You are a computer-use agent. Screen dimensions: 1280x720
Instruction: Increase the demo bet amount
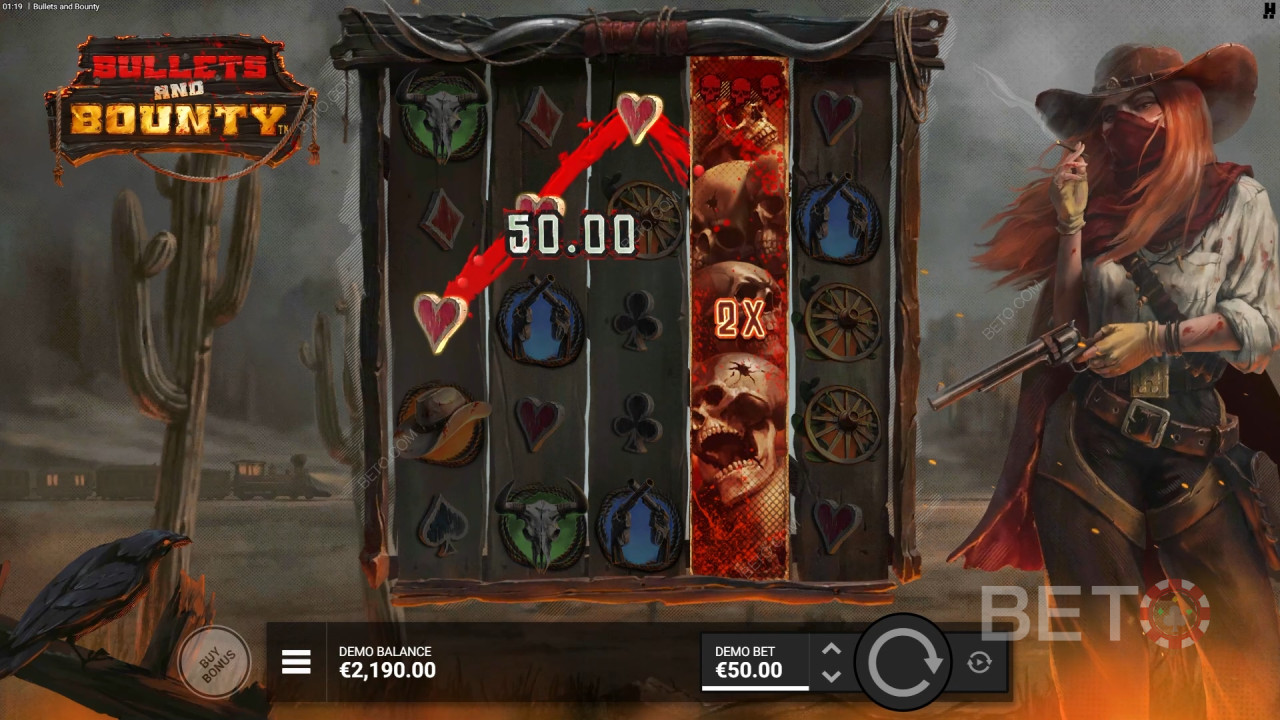pyautogui.click(x=831, y=649)
